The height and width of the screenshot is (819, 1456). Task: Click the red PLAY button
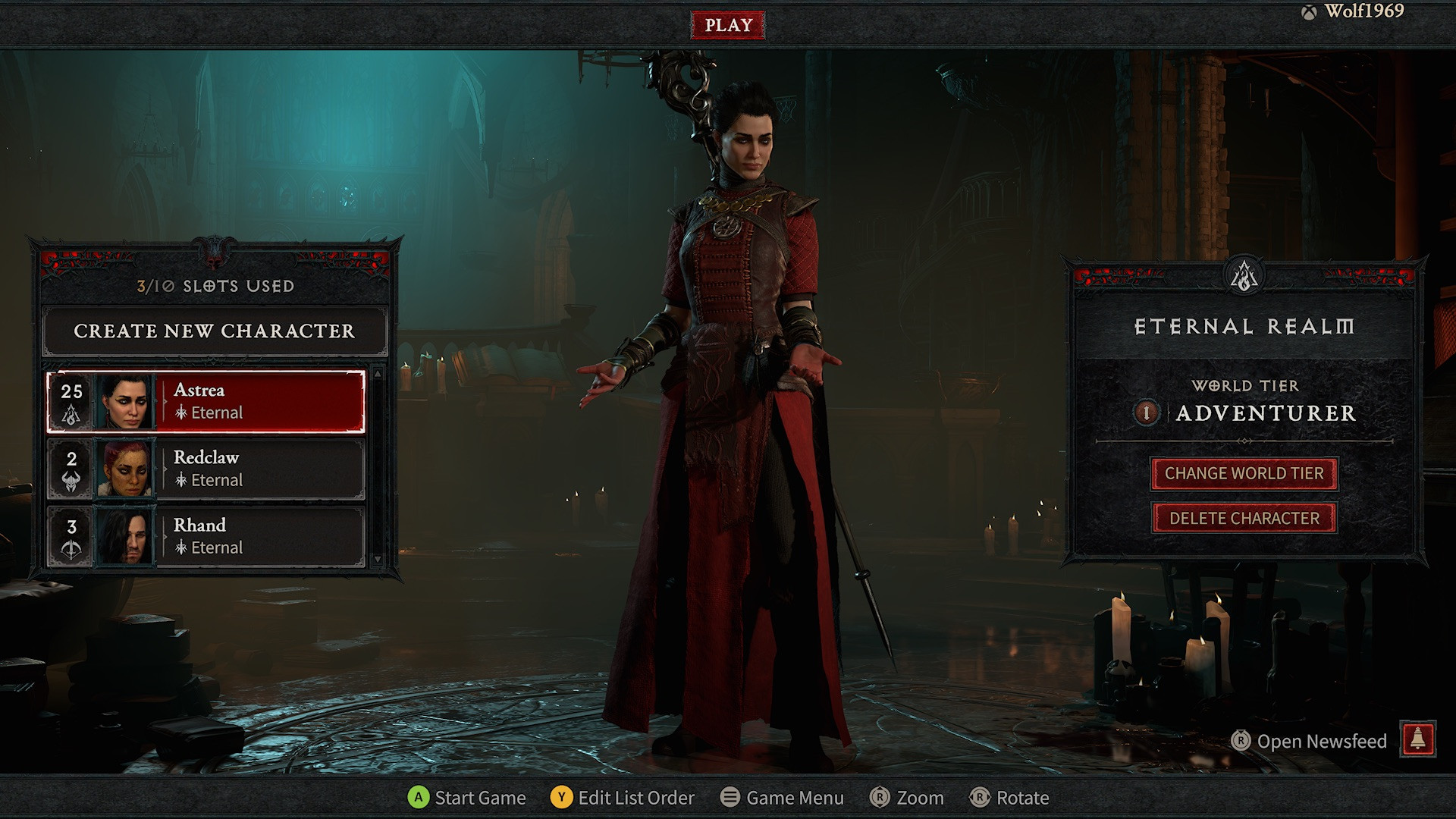click(x=727, y=25)
